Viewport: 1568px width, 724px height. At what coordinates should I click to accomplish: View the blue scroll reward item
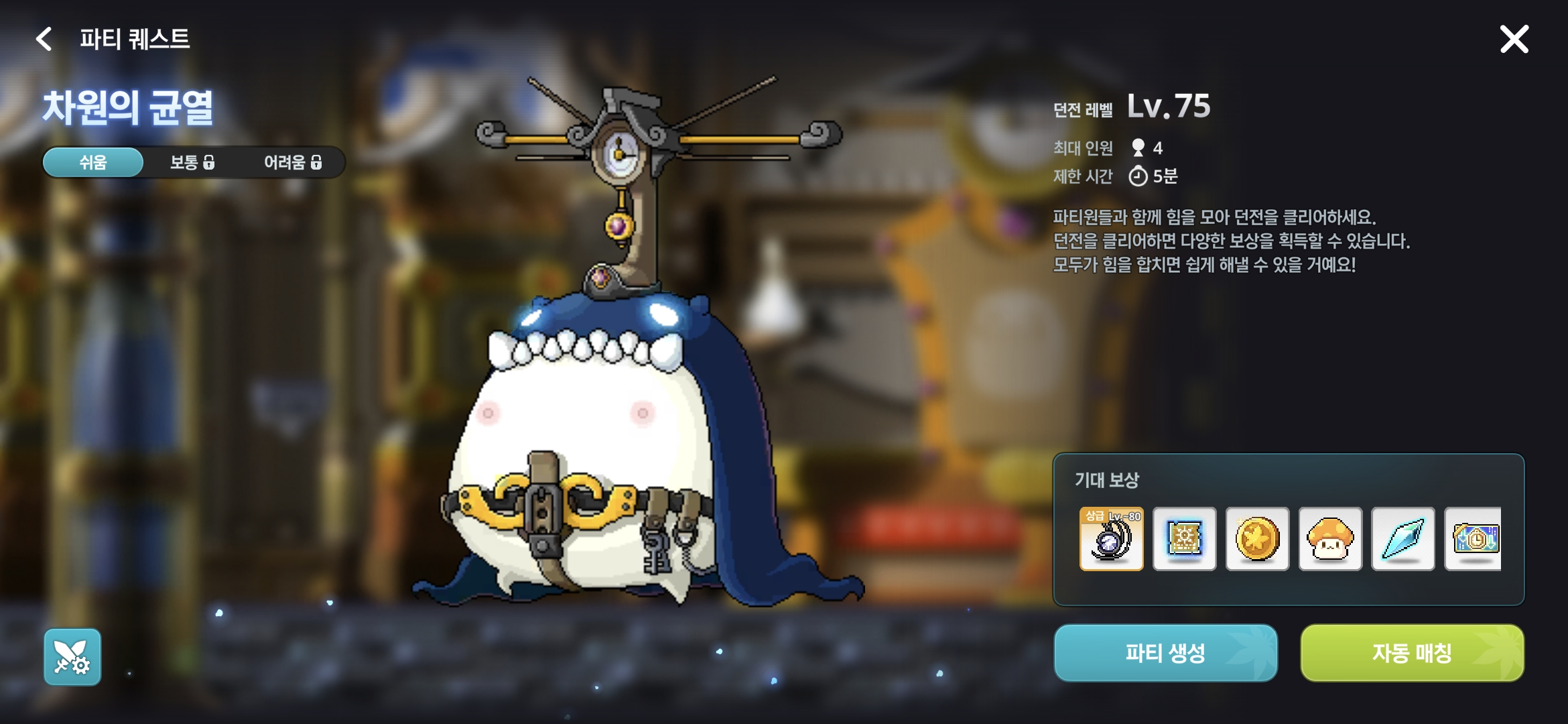[1184, 539]
